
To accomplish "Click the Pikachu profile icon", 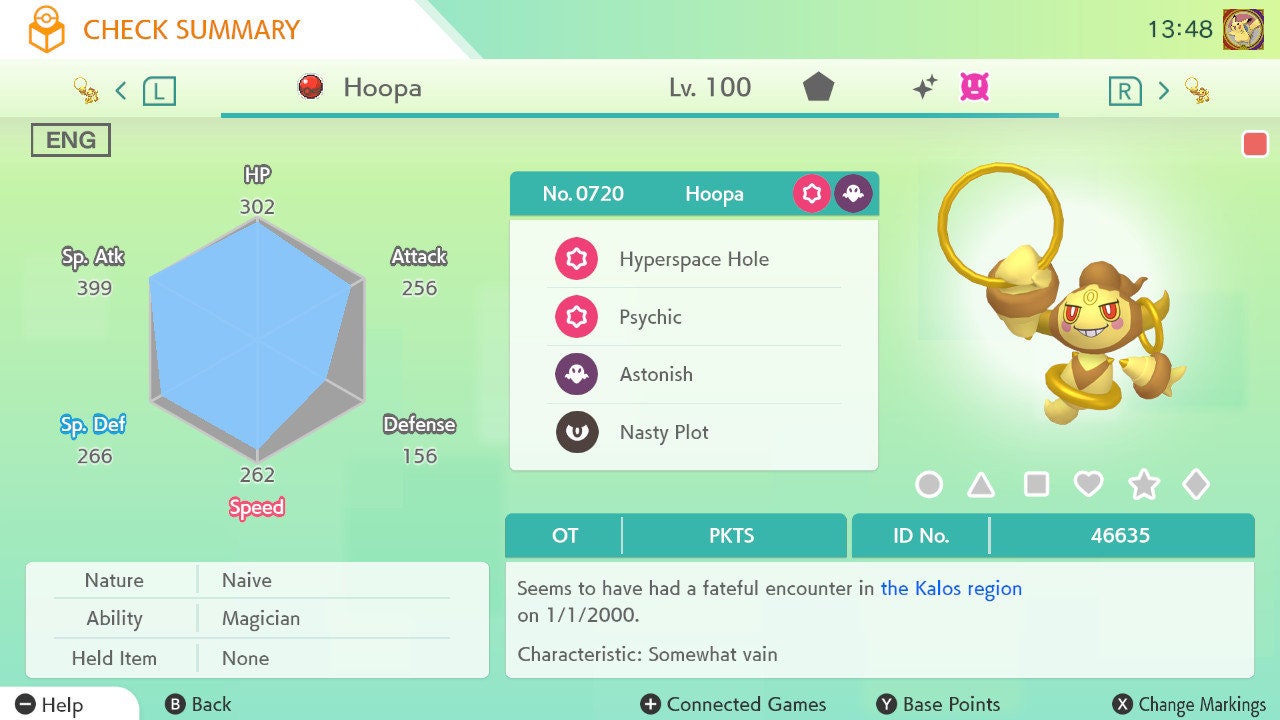I will tap(1243, 29).
